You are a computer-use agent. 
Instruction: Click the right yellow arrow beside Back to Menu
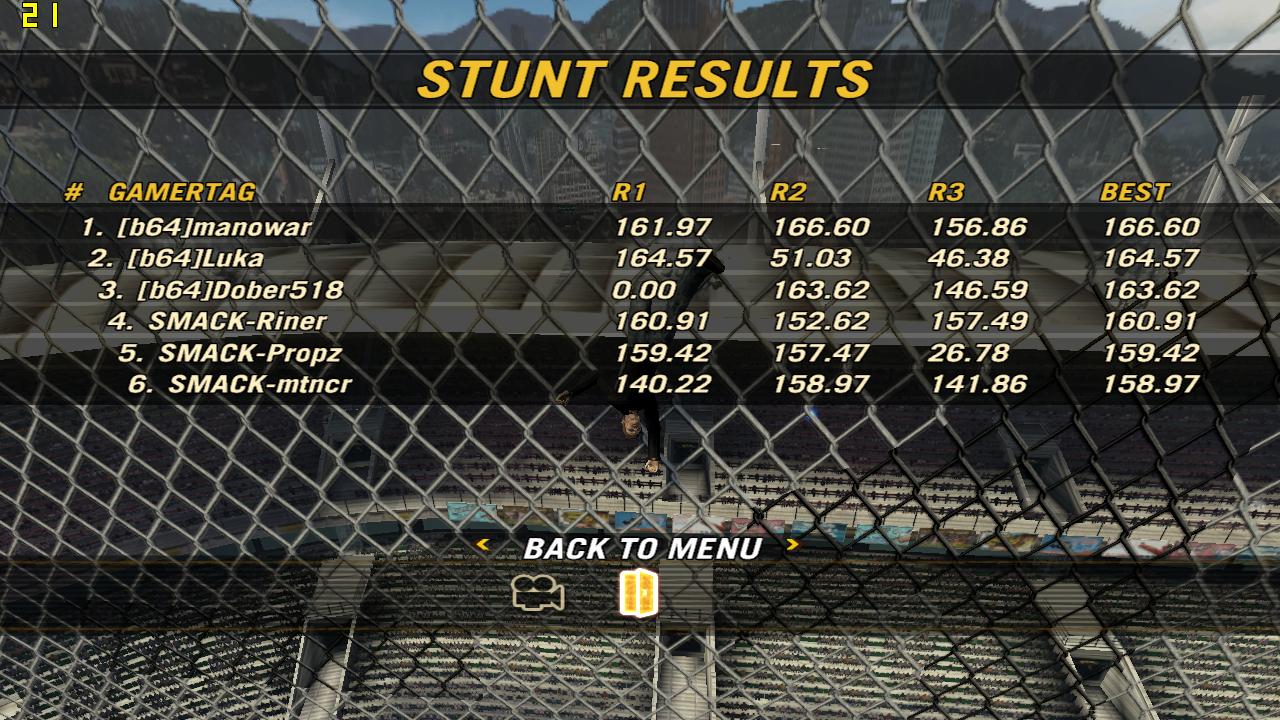tap(793, 545)
